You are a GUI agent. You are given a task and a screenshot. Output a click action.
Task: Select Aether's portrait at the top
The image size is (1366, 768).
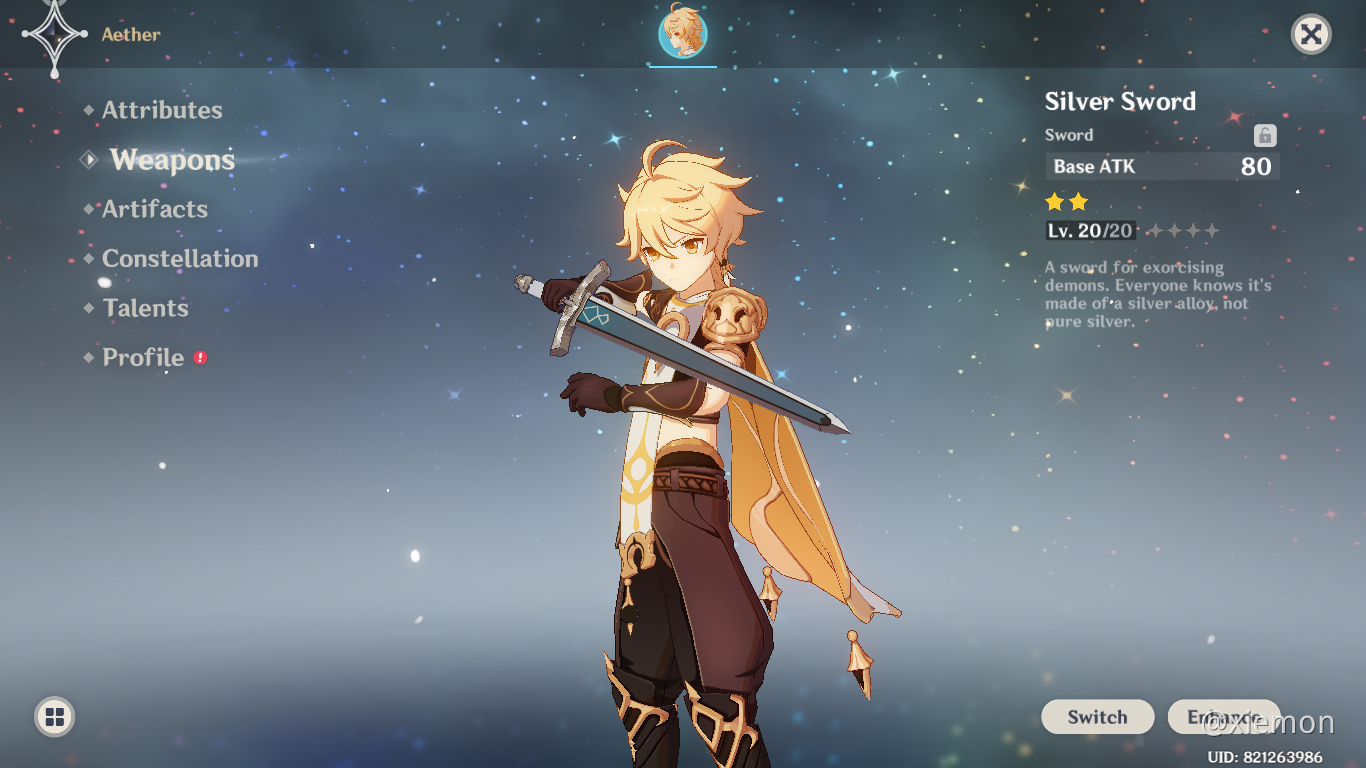pos(683,33)
